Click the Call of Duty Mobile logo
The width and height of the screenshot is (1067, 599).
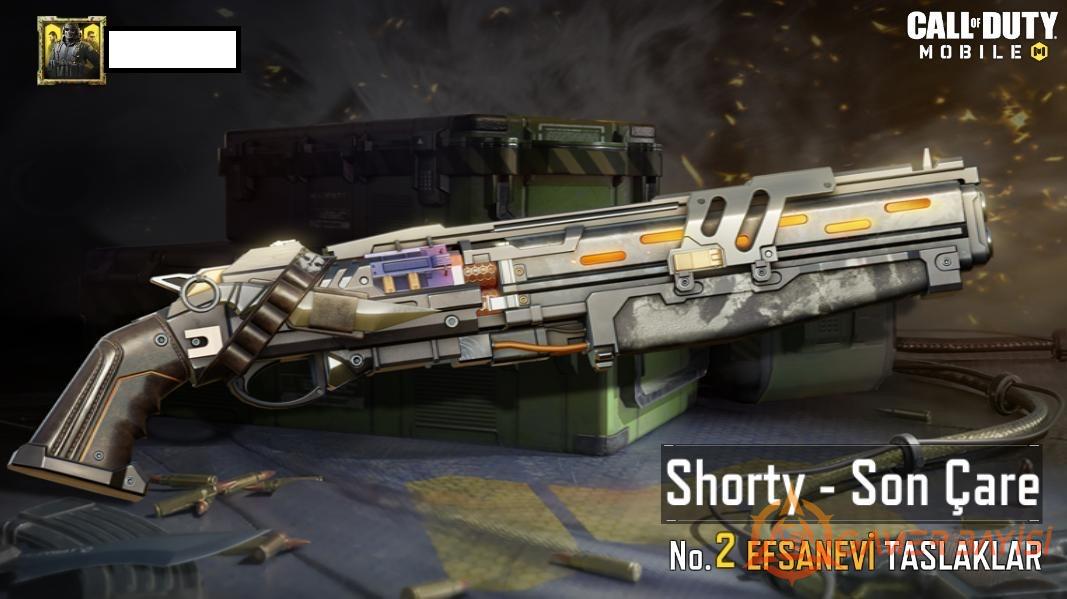(980, 37)
